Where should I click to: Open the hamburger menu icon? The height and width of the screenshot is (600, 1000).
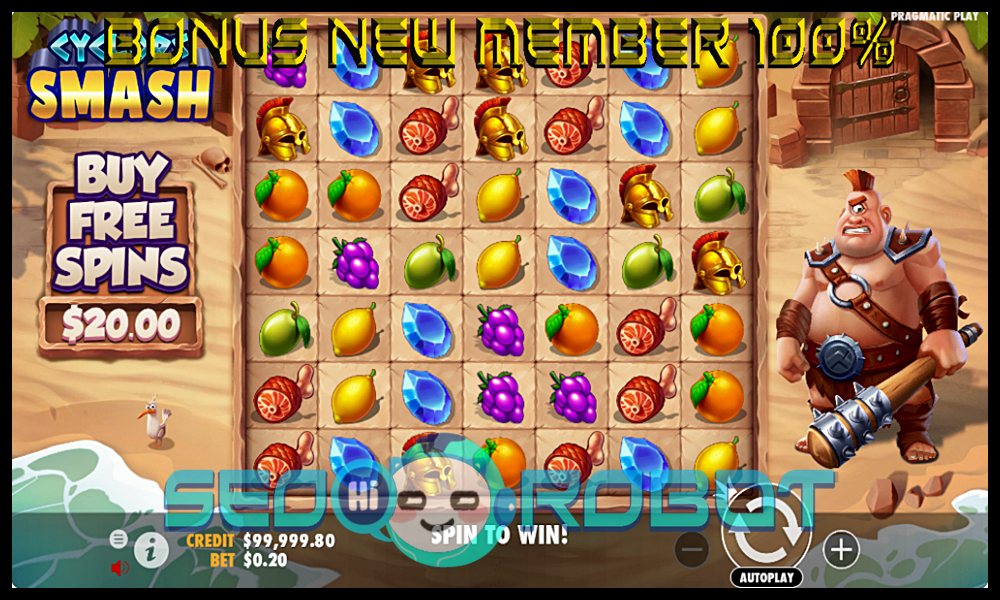[x=118, y=539]
